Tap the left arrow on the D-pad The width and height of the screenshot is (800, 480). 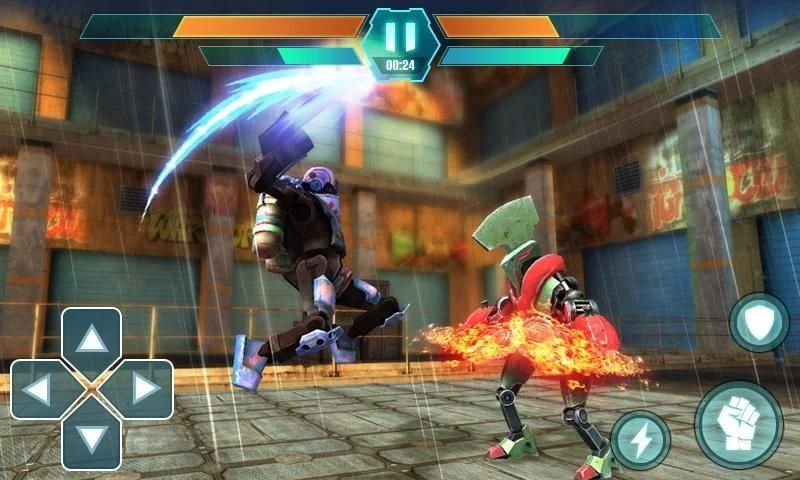[x=39, y=389]
